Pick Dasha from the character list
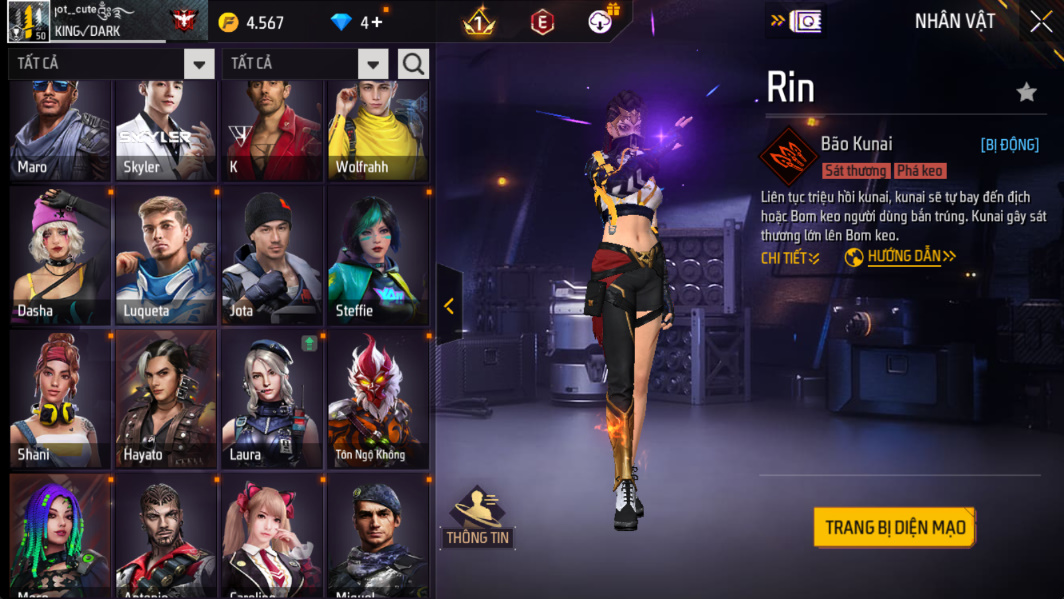1064x599 pixels. coord(60,257)
